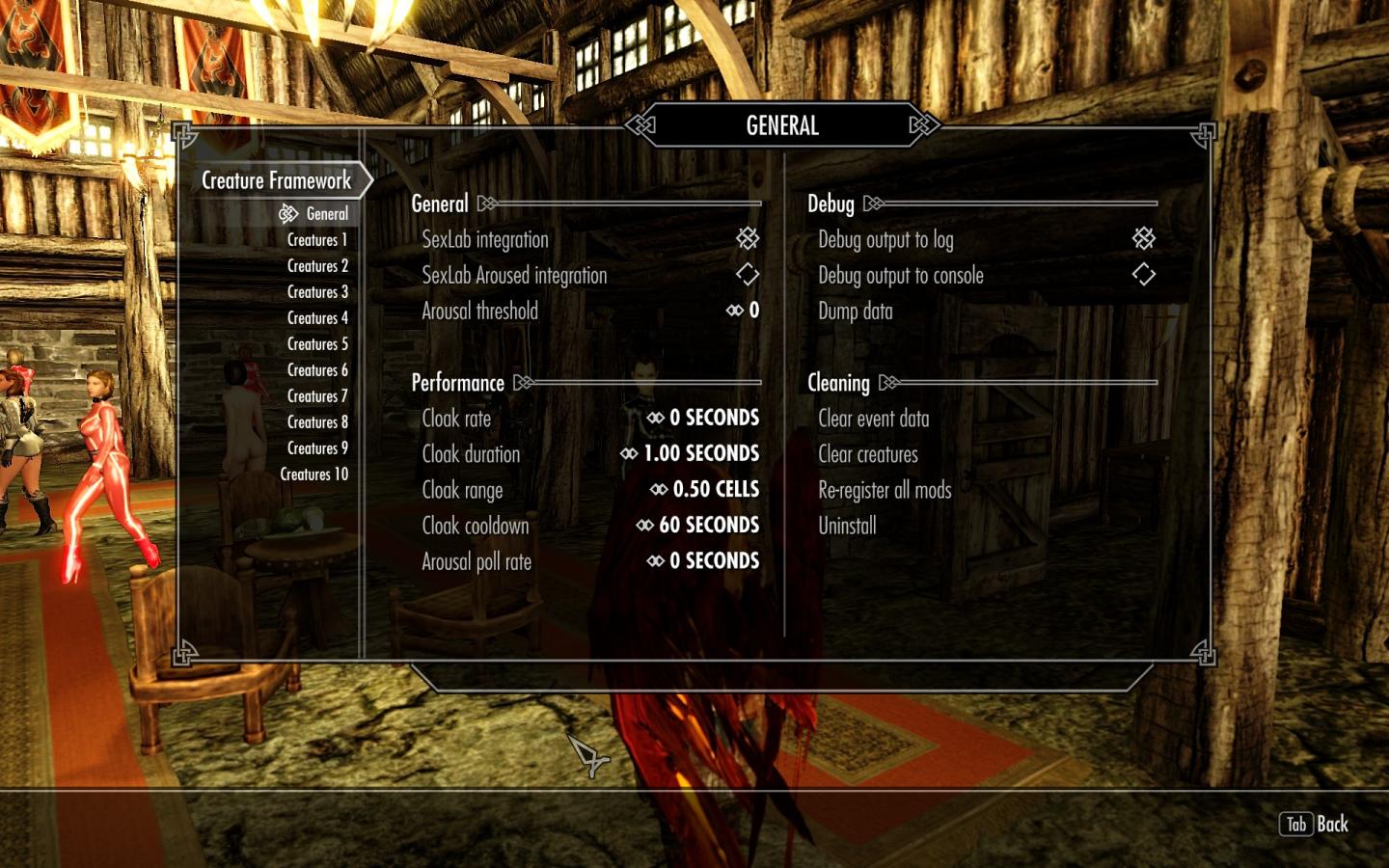Enable SexLab Aroused integration
The image size is (1389, 868).
748,275
